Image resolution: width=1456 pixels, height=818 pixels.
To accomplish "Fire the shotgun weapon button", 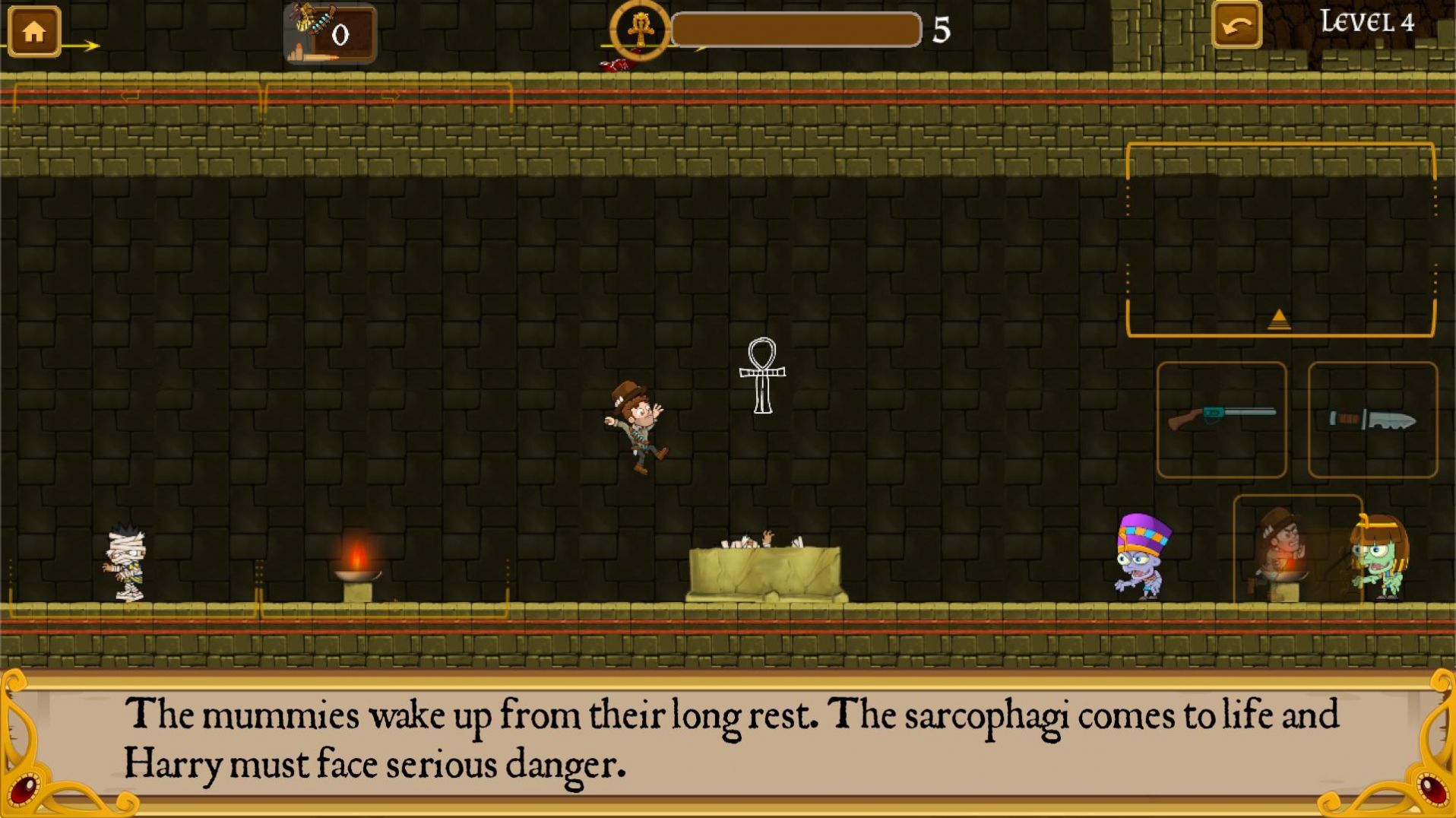I will tap(1221, 420).
